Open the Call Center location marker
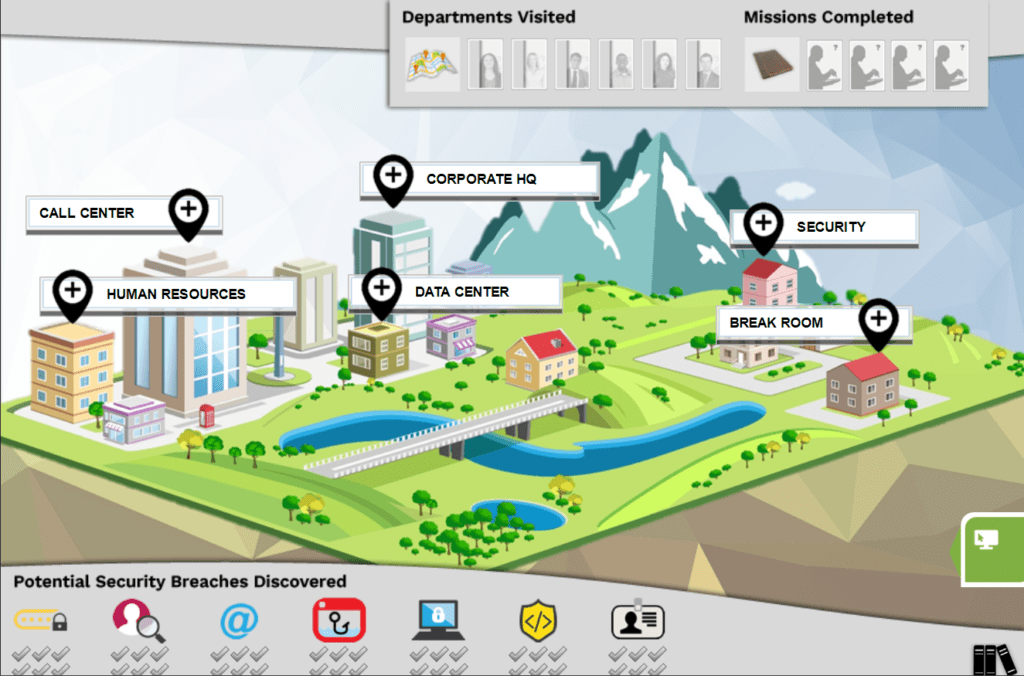The width and height of the screenshot is (1024, 676). 187,211
